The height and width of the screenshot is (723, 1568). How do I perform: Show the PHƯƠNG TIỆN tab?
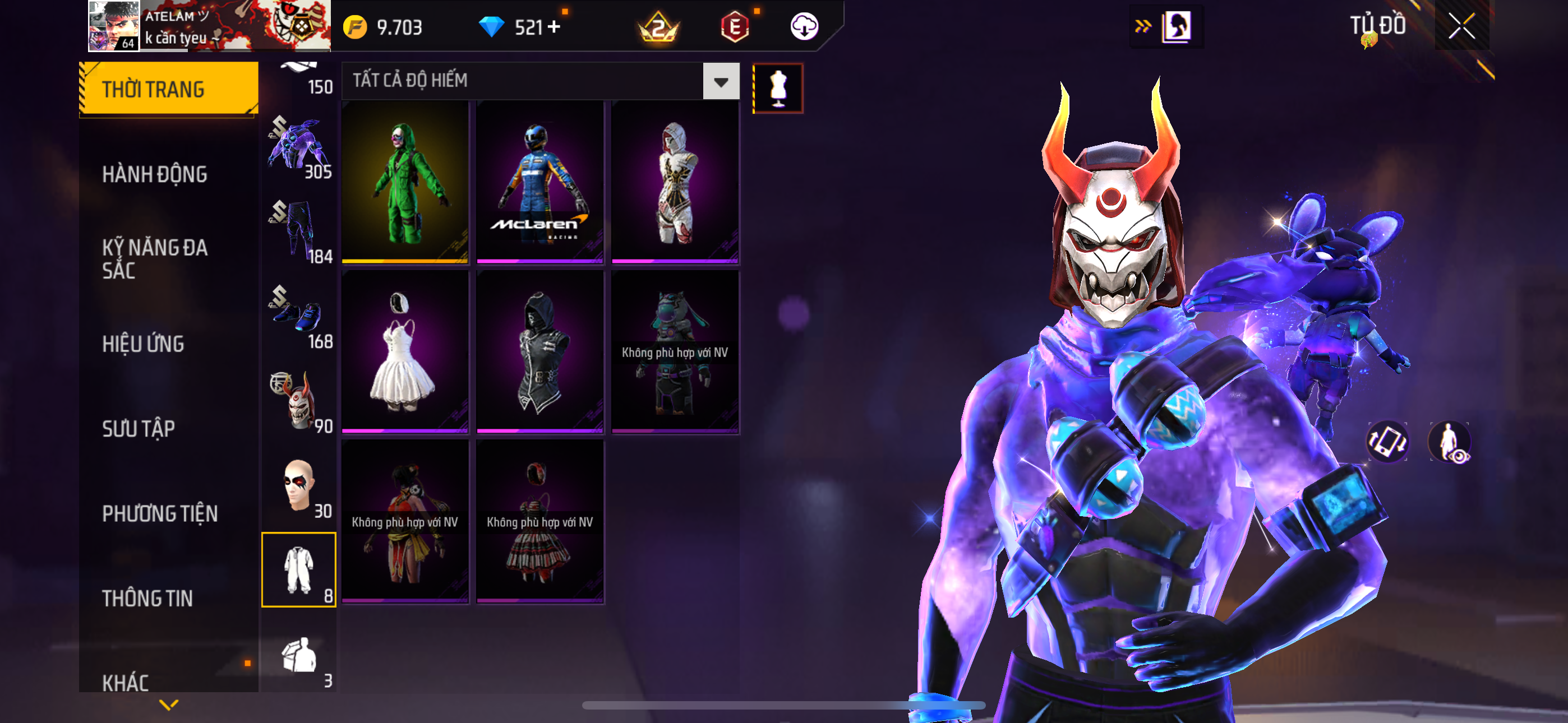tap(159, 513)
